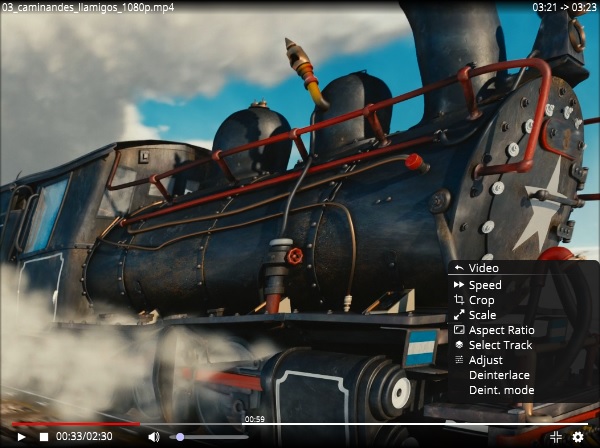
Task: Open the Speed submenu
Action: tap(485, 285)
